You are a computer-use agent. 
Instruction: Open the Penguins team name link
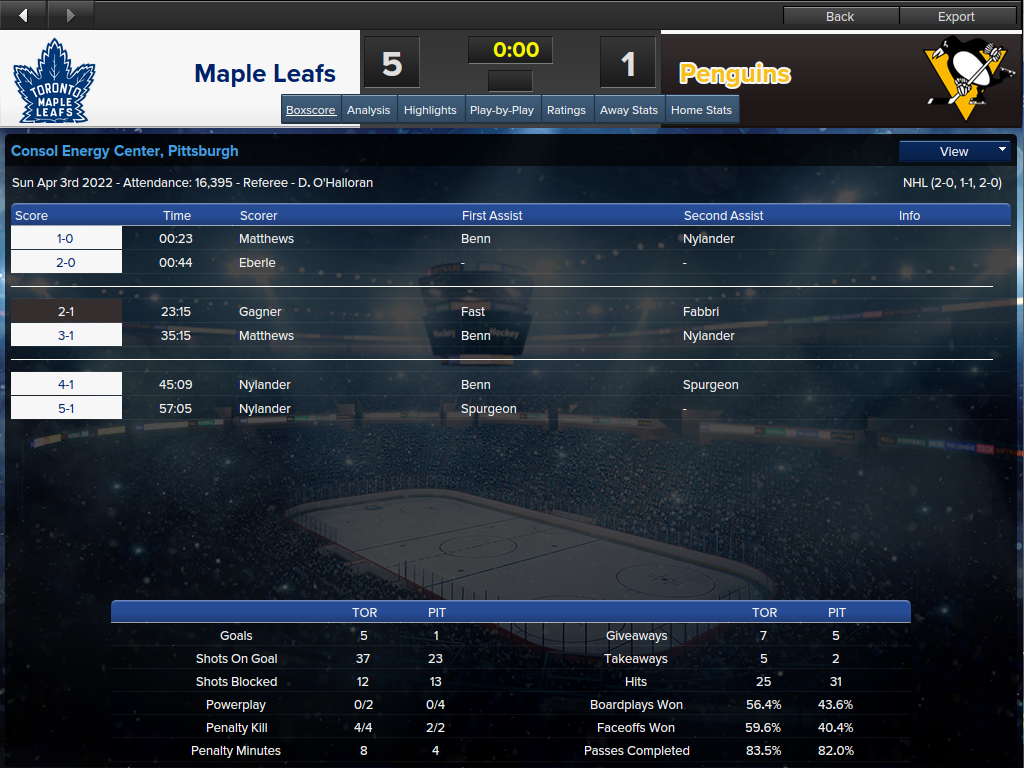735,74
